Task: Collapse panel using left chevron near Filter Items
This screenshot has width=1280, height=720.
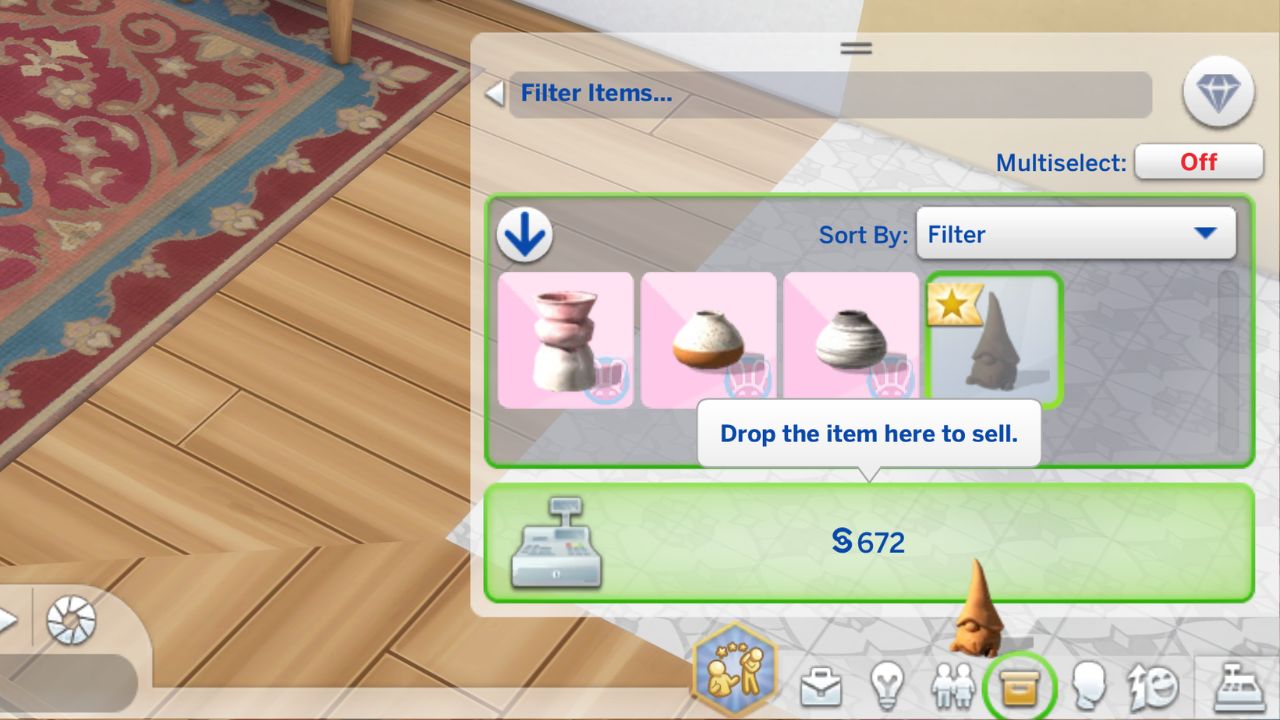Action: point(492,92)
